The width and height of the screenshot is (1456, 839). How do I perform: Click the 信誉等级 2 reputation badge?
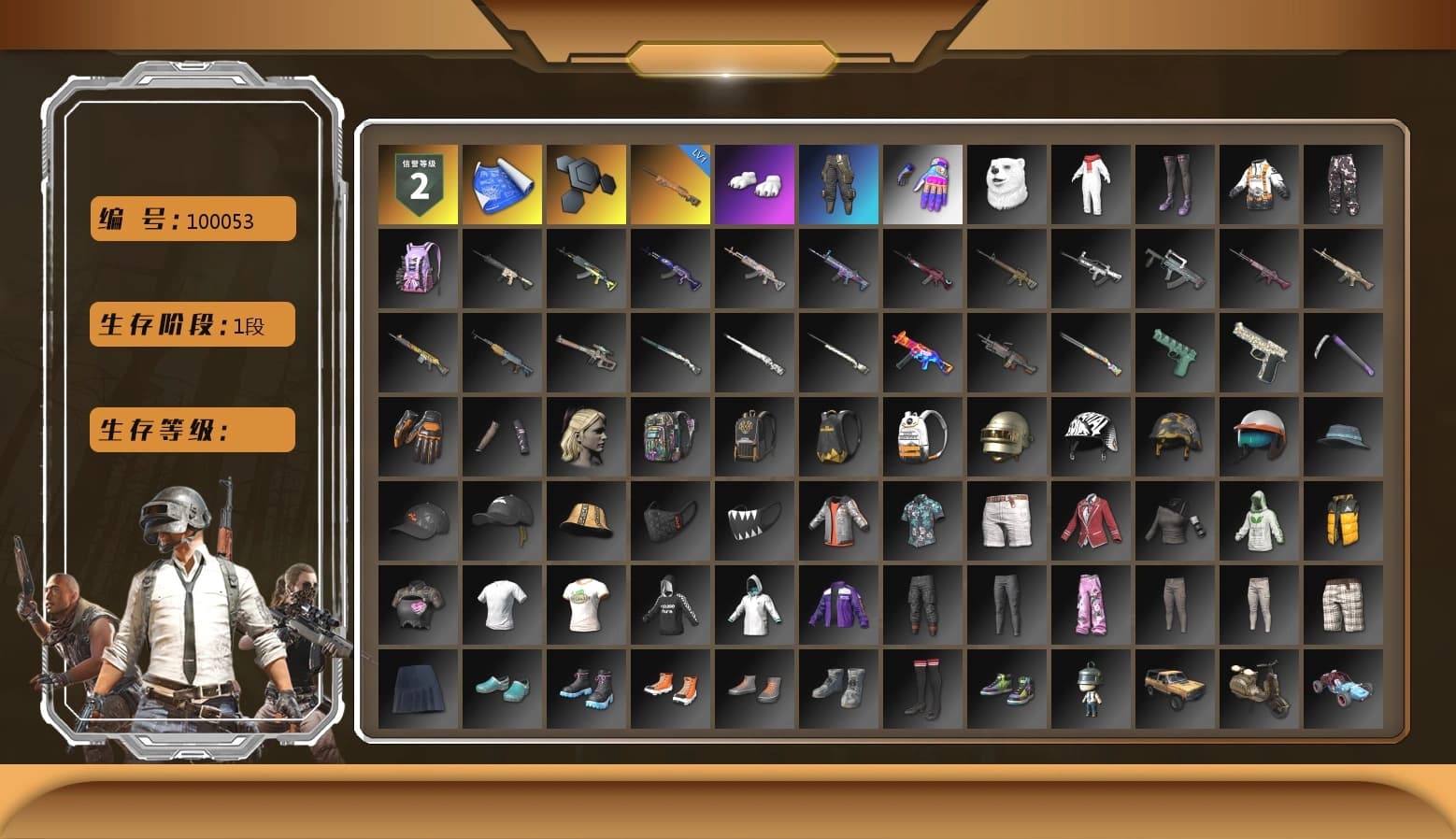420,184
